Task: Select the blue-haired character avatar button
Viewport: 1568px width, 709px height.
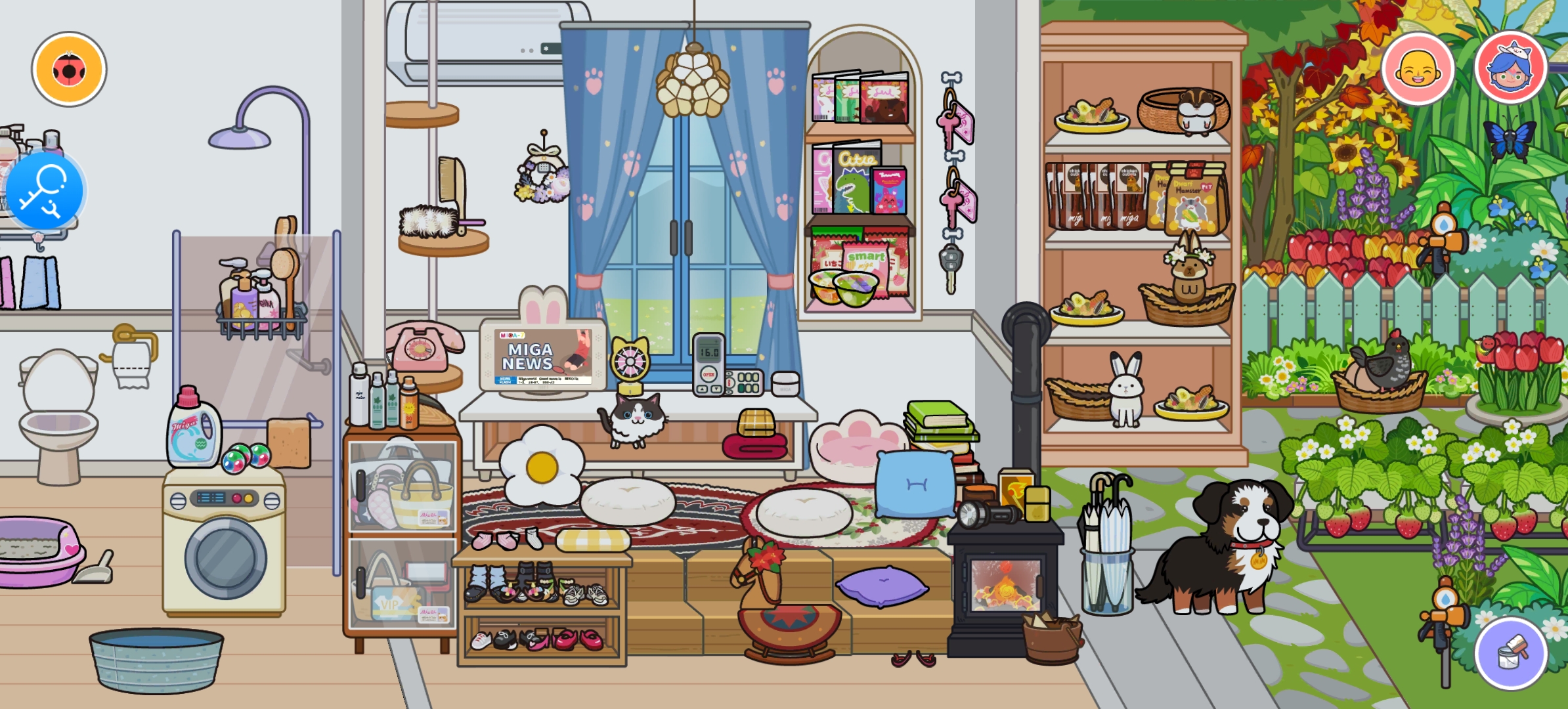Action: coord(1510,68)
